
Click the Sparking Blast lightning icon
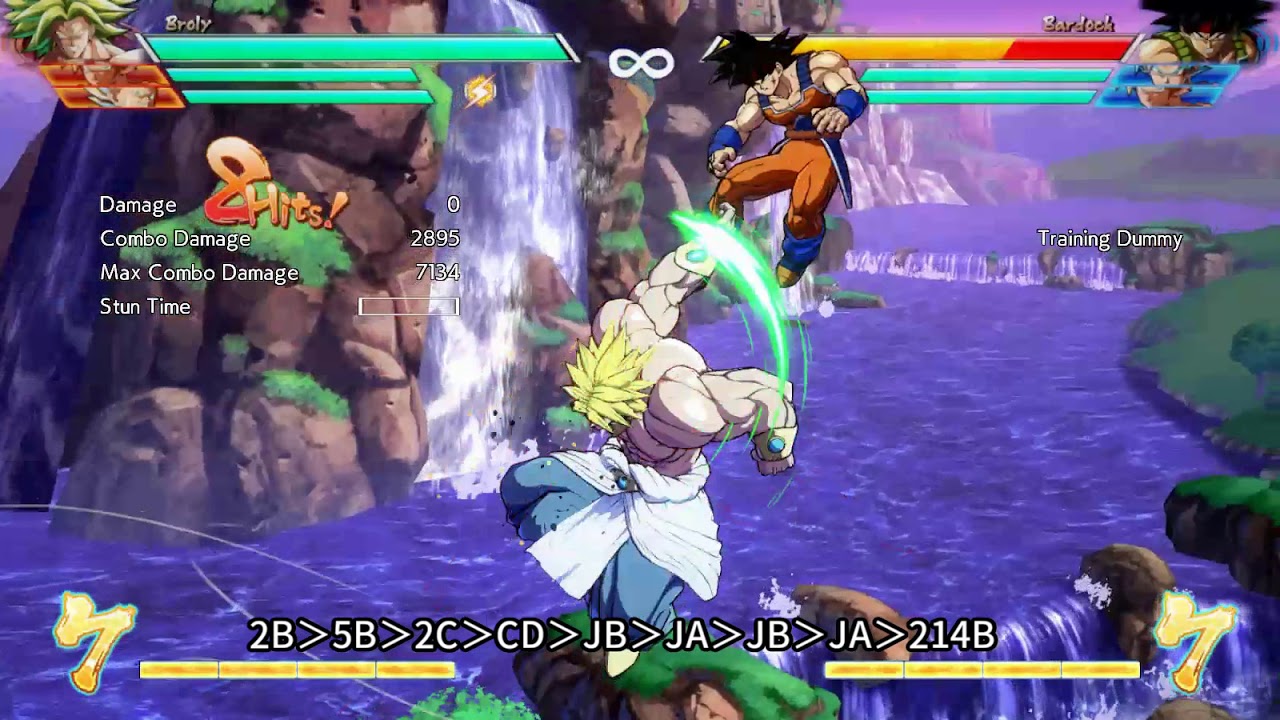click(482, 91)
